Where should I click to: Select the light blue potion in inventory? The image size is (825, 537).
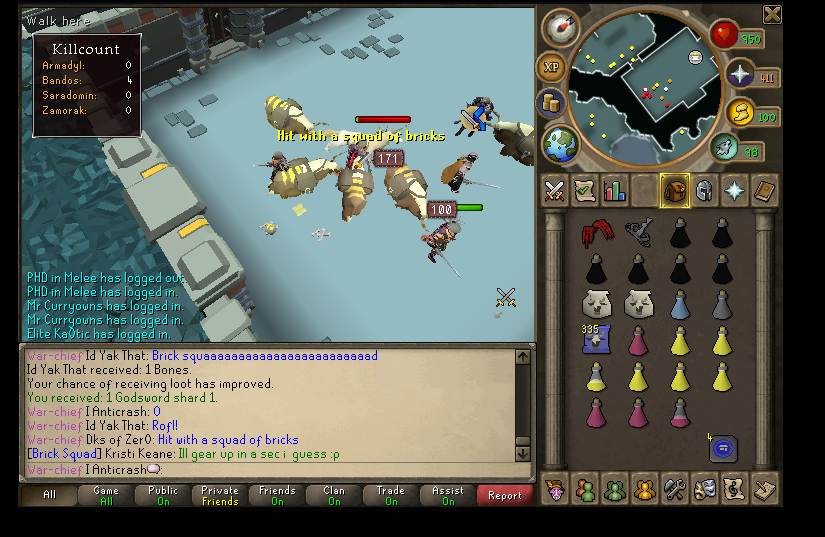(680, 303)
